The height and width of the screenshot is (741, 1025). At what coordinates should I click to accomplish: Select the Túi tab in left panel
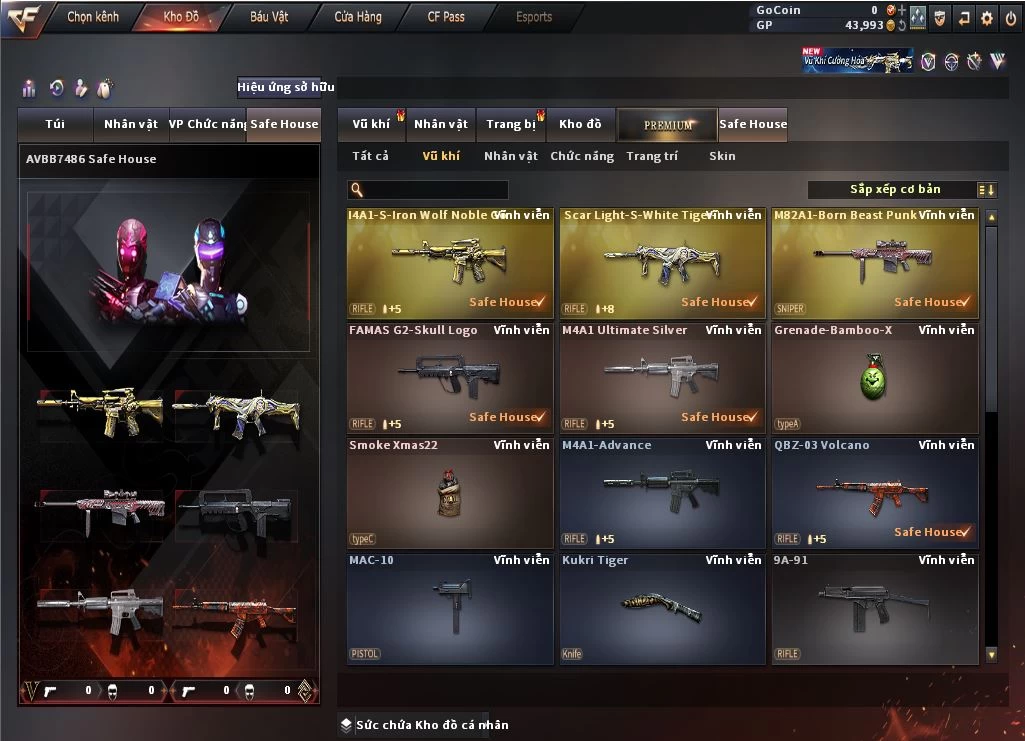point(55,124)
